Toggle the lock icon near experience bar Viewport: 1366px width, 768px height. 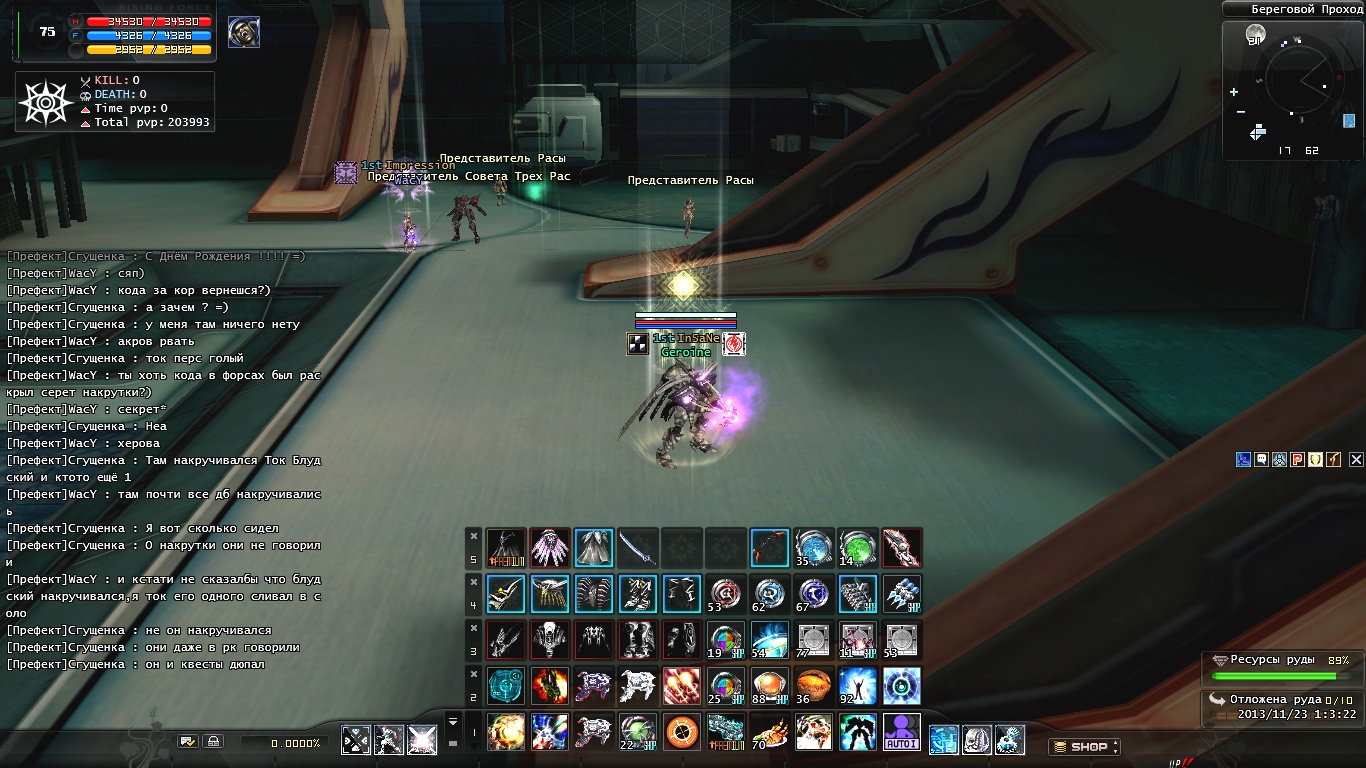coord(212,741)
